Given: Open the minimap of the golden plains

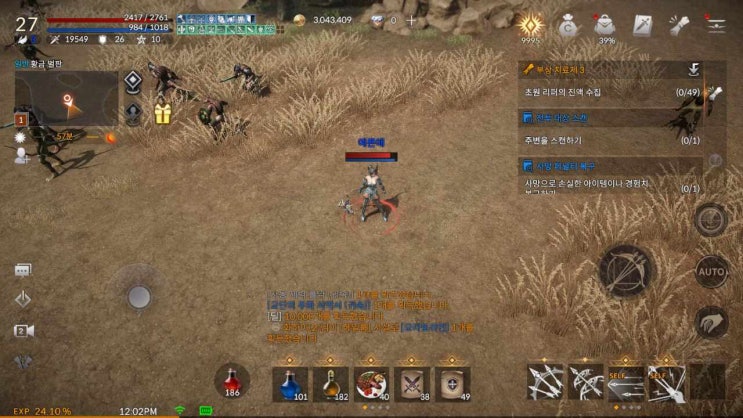Looking at the screenshot, I should [66, 98].
